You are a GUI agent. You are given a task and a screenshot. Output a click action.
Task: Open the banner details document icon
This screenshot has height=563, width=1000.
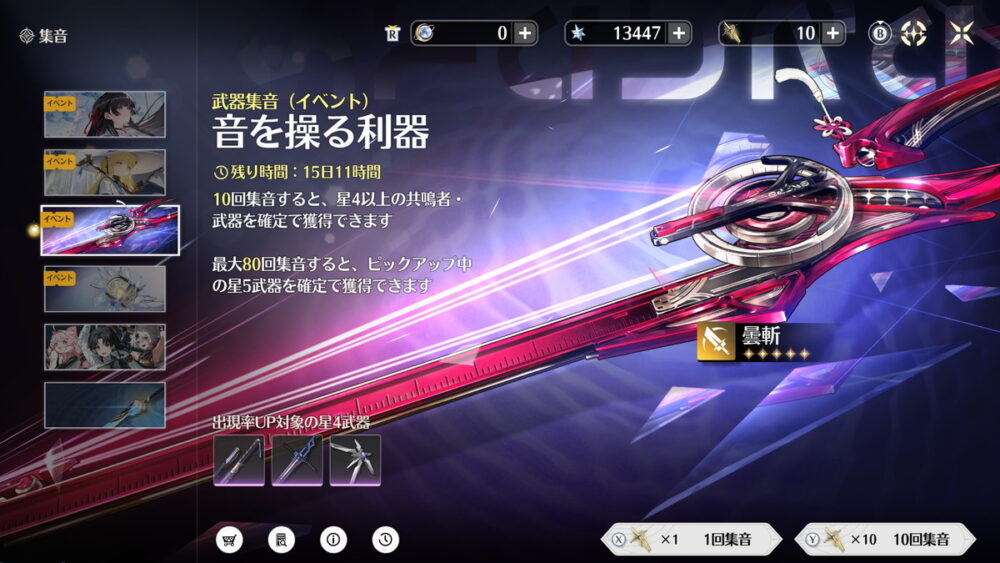[282, 540]
